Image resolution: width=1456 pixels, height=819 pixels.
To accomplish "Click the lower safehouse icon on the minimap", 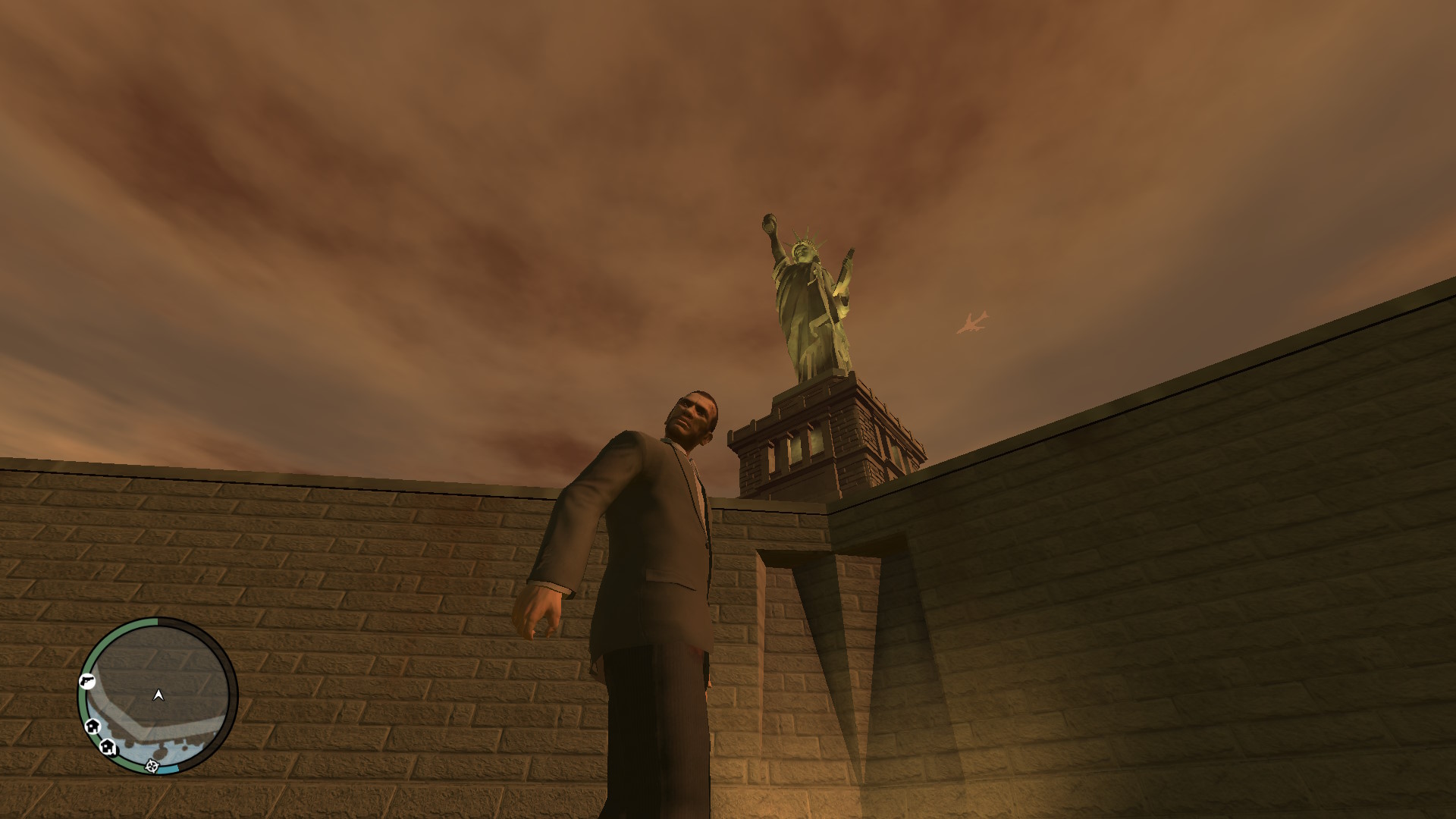I will 108,747.
